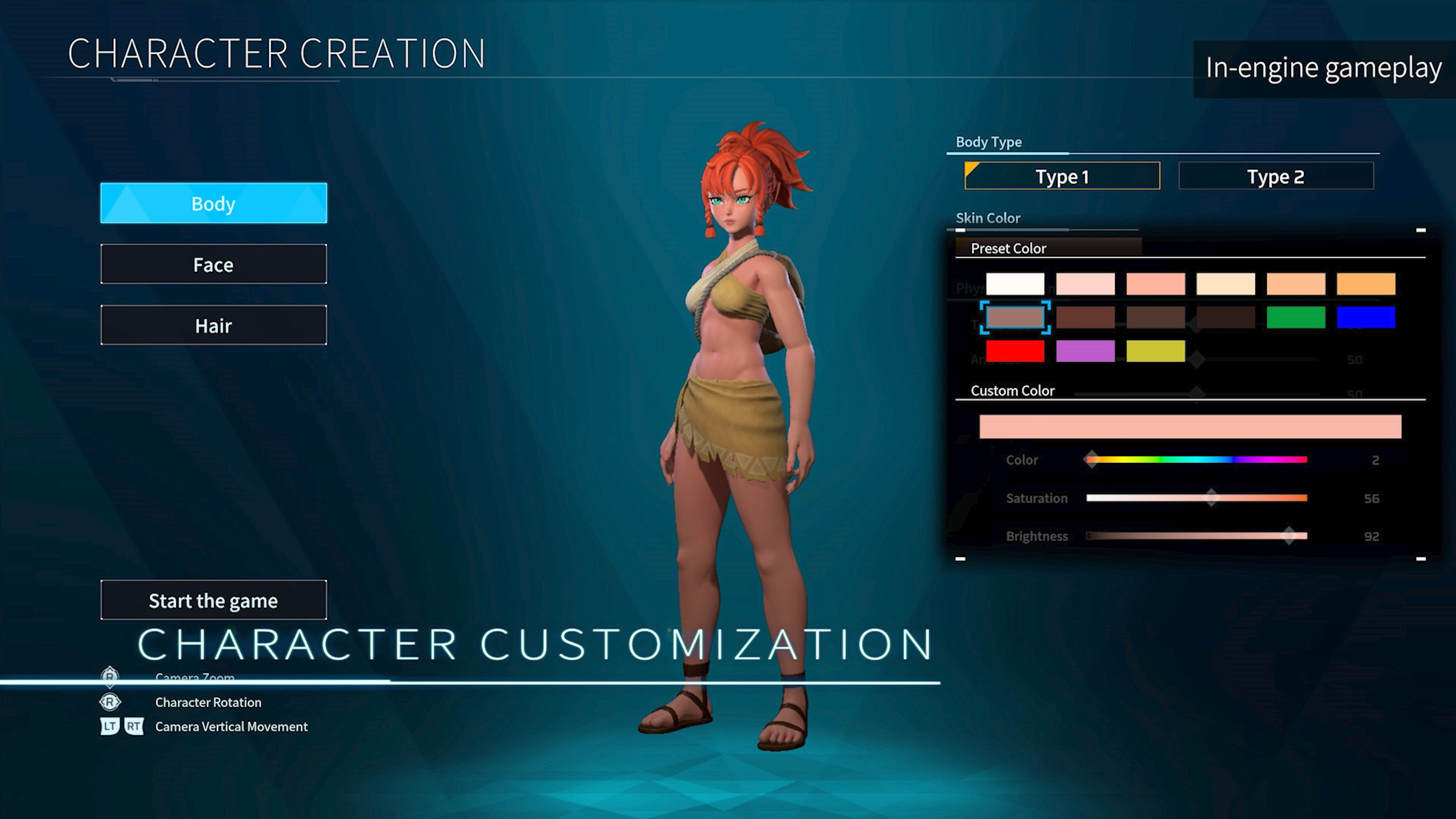This screenshot has width=1456, height=819.
Task: Click the custom color preview bar
Action: (x=1190, y=426)
